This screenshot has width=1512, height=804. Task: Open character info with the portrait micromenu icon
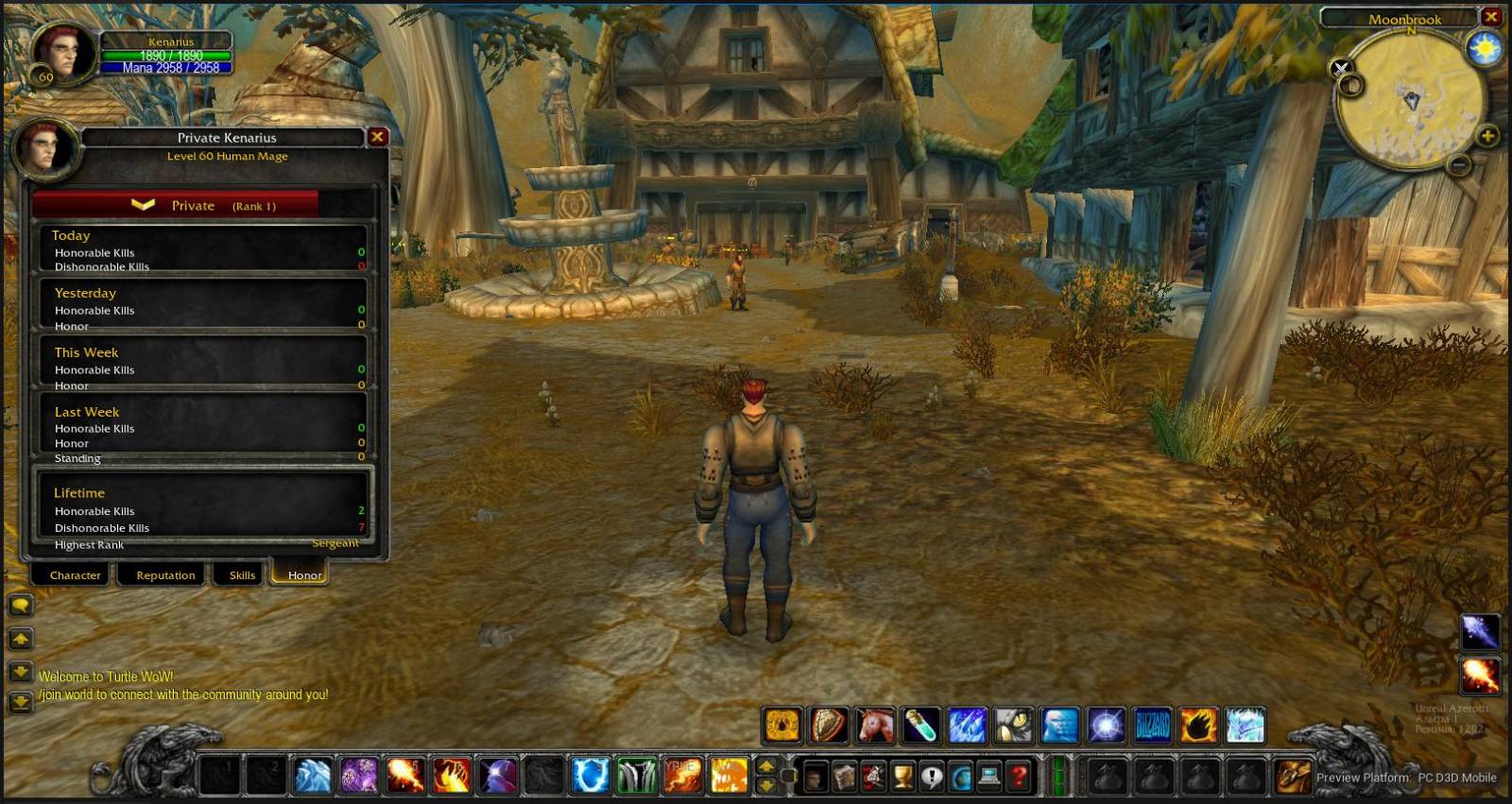point(816,777)
